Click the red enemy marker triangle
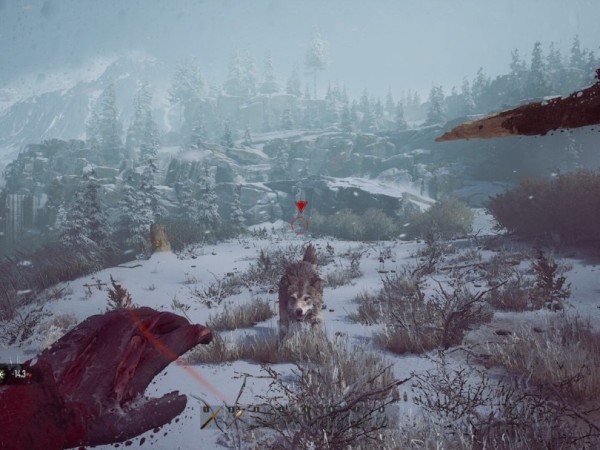Screen dimensions: 600x450 [x=301, y=207]
